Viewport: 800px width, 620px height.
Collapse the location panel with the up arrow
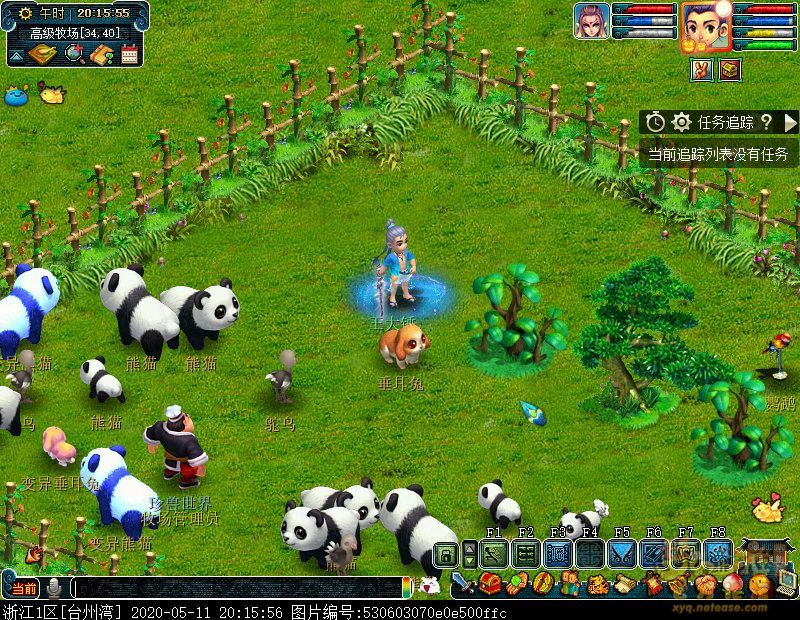(x=16, y=55)
